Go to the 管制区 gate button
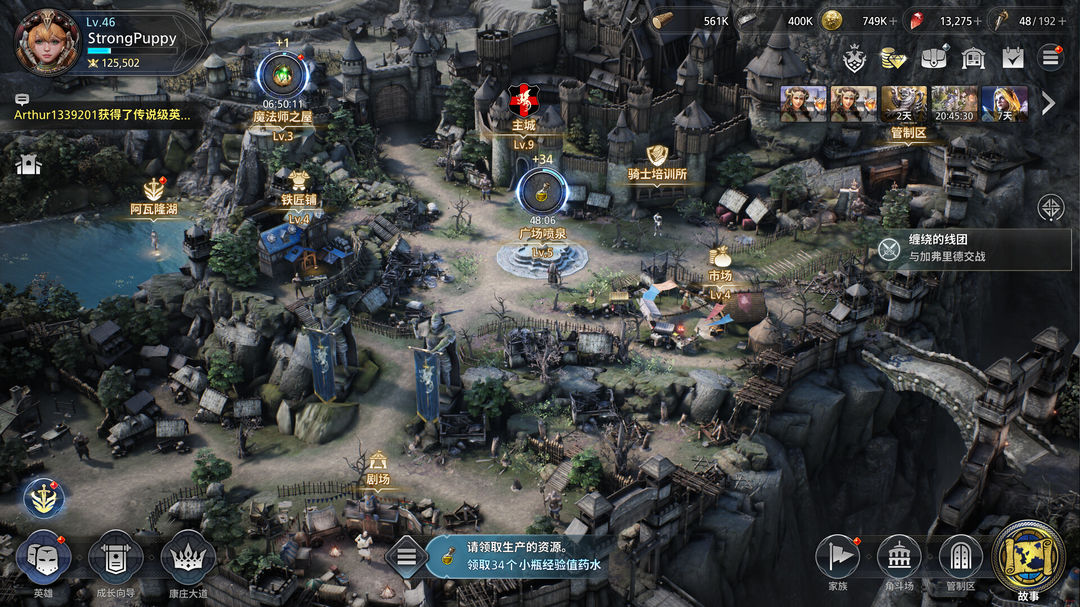Image resolution: width=1080 pixels, height=607 pixels. pos(961,558)
